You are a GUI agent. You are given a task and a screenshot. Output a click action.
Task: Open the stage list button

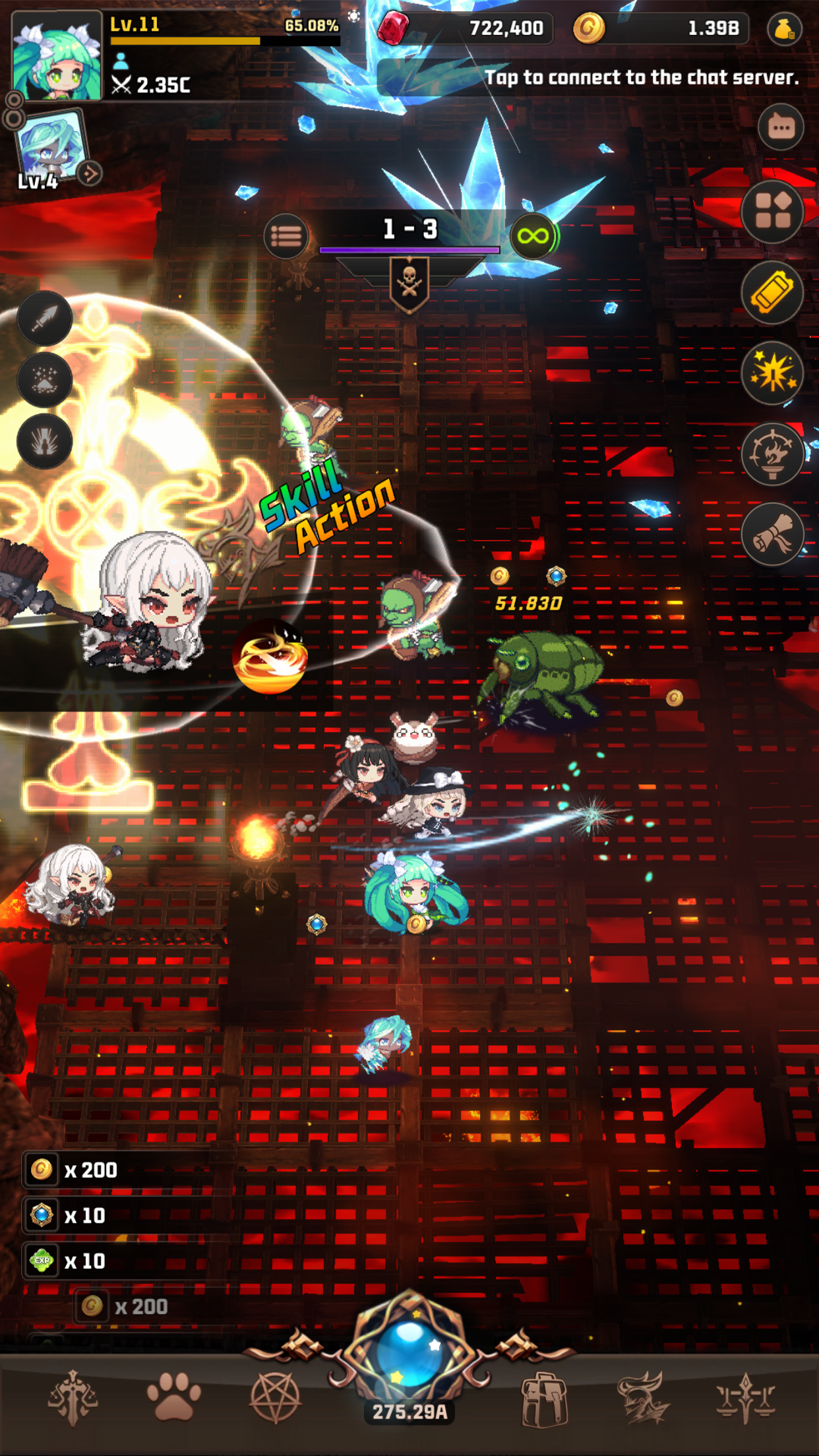click(286, 235)
